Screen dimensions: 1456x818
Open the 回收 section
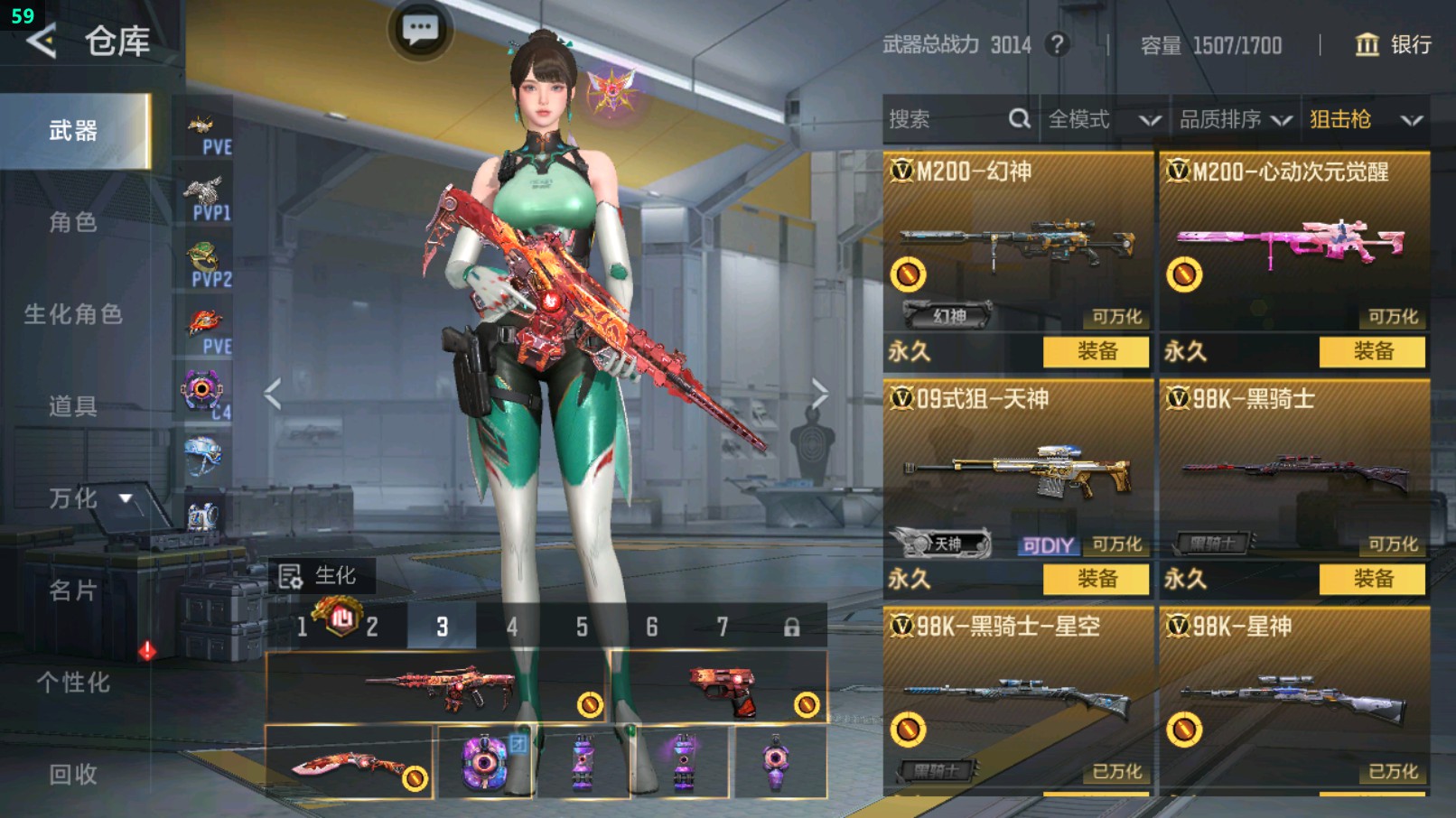coord(73,774)
